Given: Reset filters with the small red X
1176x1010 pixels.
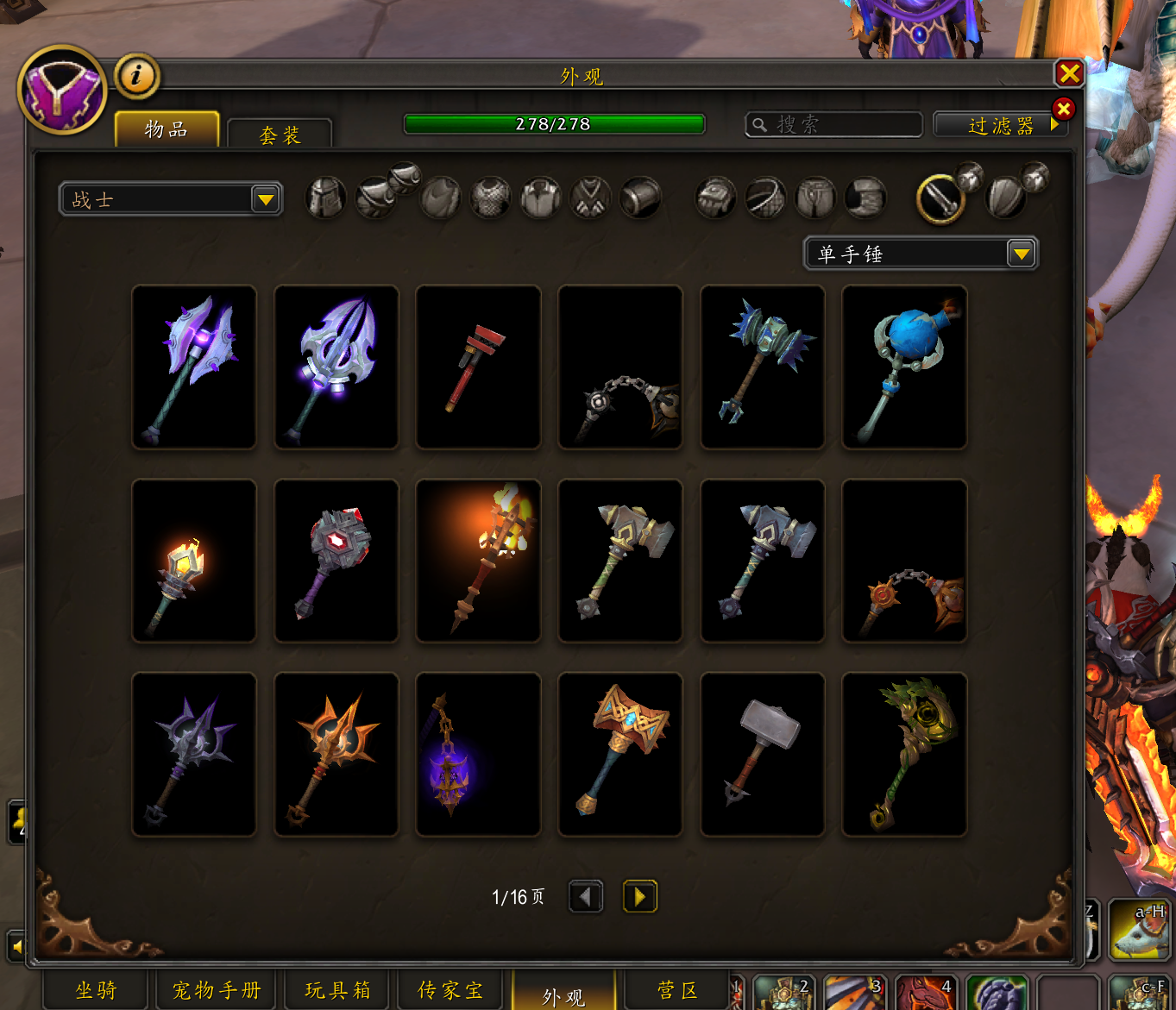Looking at the screenshot, I should [x=1063, y=109].
